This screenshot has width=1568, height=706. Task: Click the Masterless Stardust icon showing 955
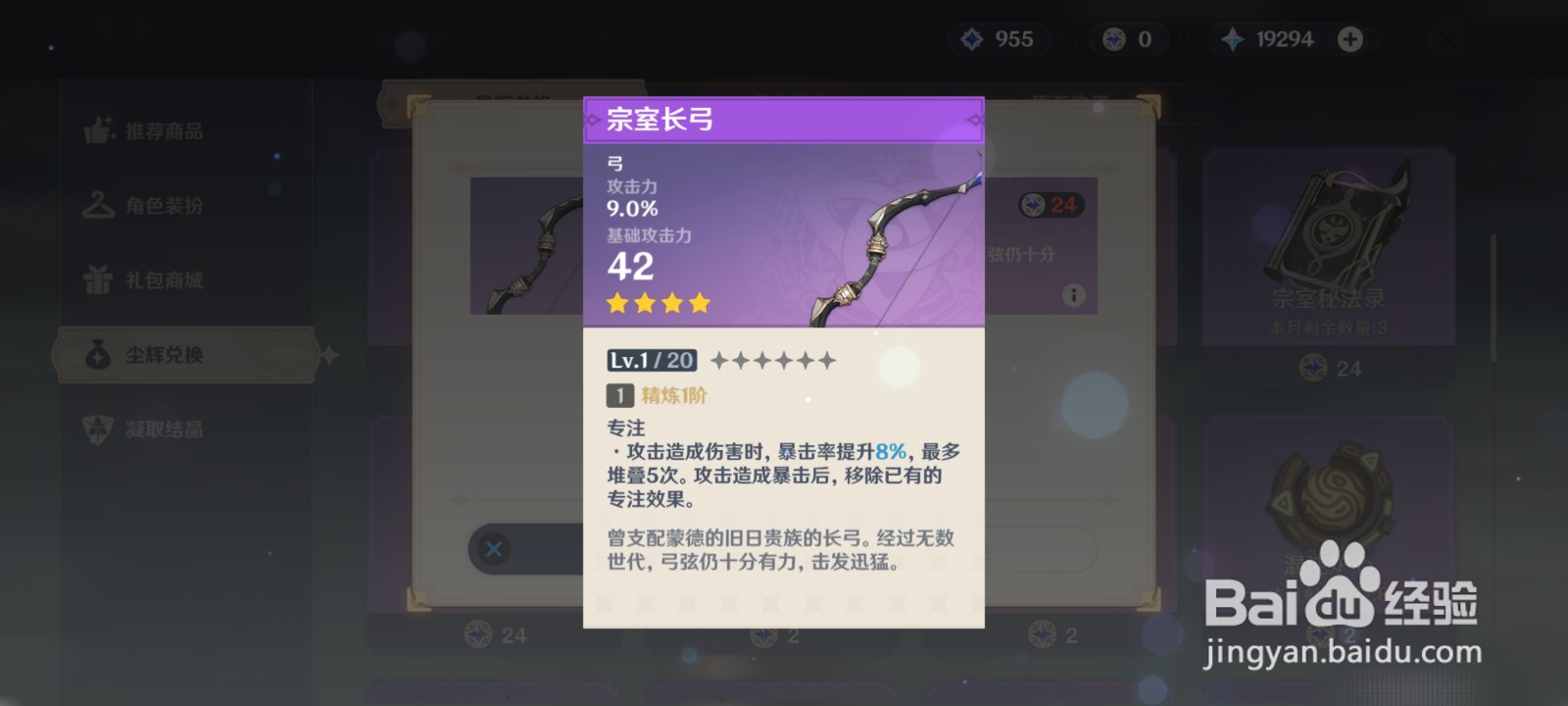pos(971,39)
